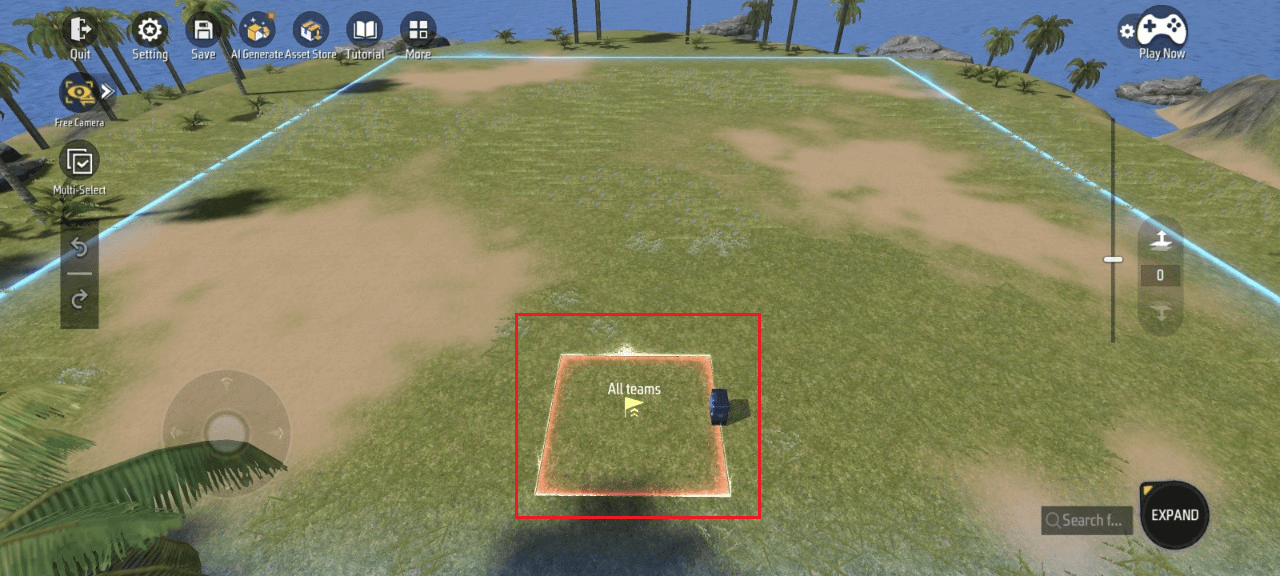Show More options
This screenshot has width=1280, height=576.
pos(418,31)
